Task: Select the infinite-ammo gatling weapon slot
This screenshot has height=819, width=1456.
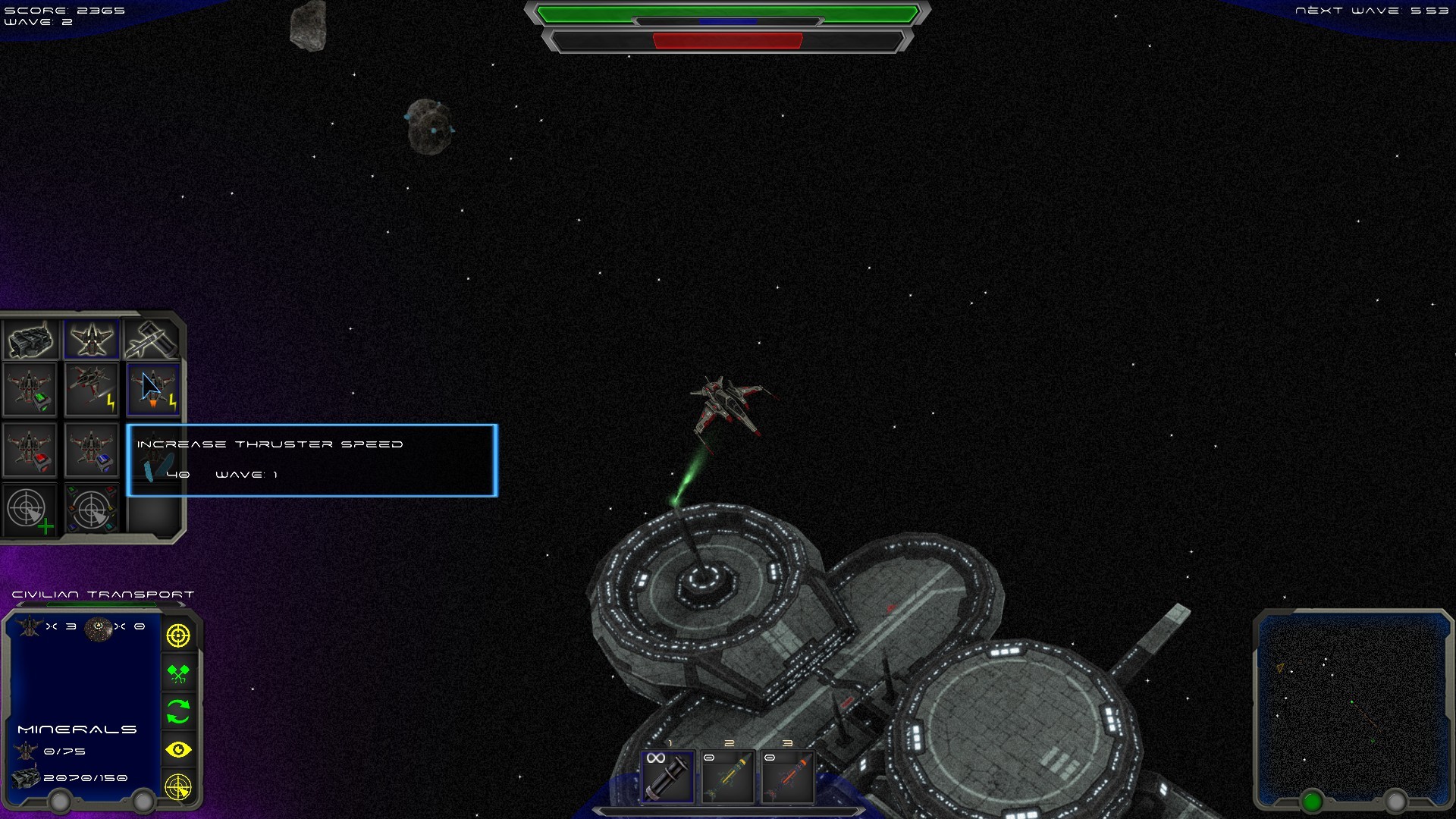Action: tap(667, 777)
